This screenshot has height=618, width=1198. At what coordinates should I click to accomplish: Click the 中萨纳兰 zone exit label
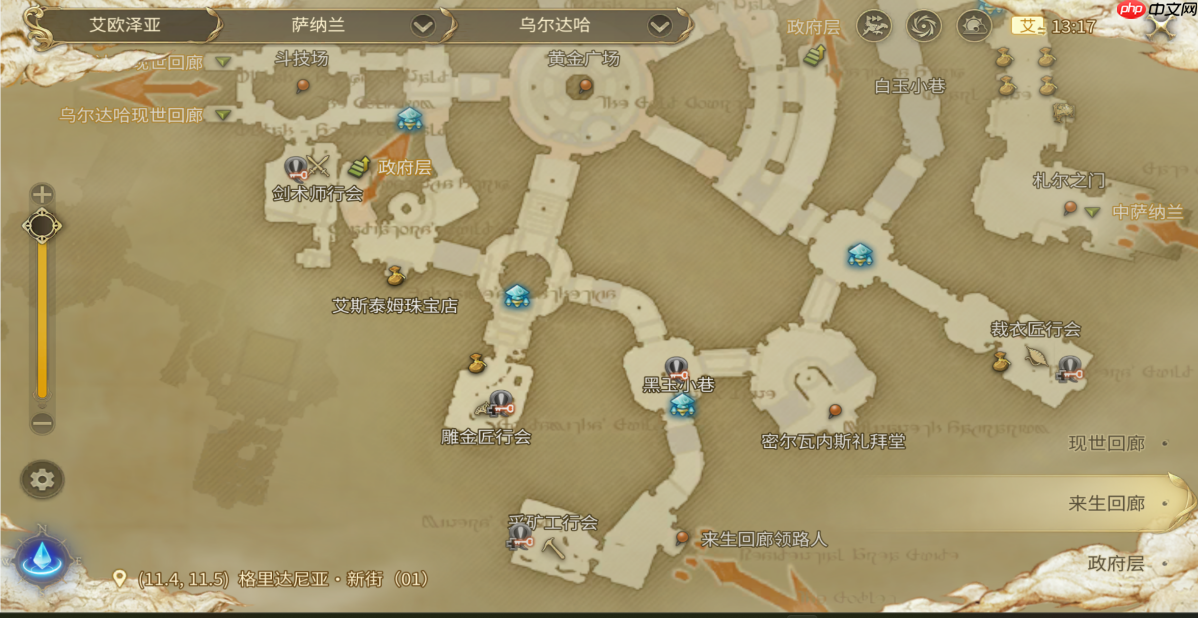(1147, 212)
